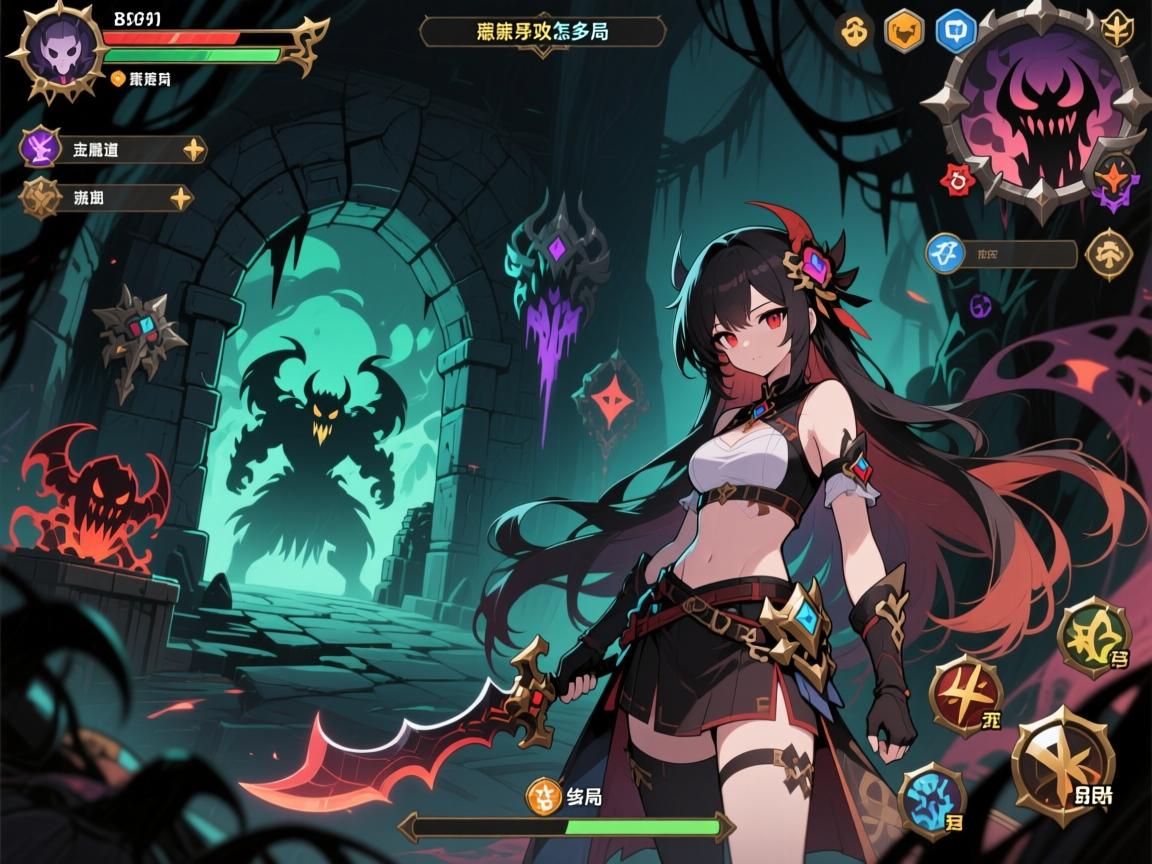
Task: Click the top center title banner
Action: 543,32
